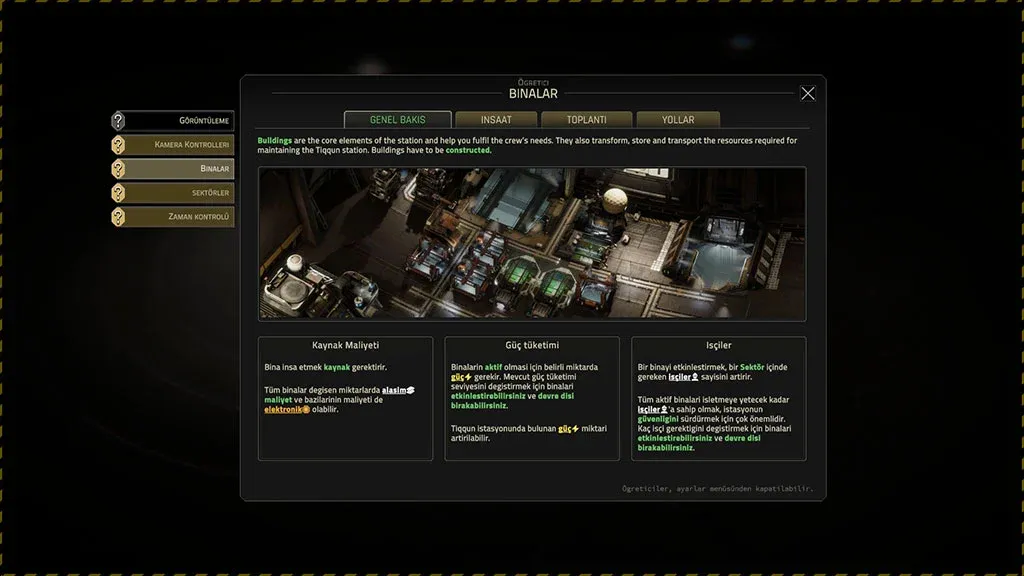View the Zaman kontrolü tutorial
The width and height of the screenshot is (1024, 576).
[x=173, y=217]
